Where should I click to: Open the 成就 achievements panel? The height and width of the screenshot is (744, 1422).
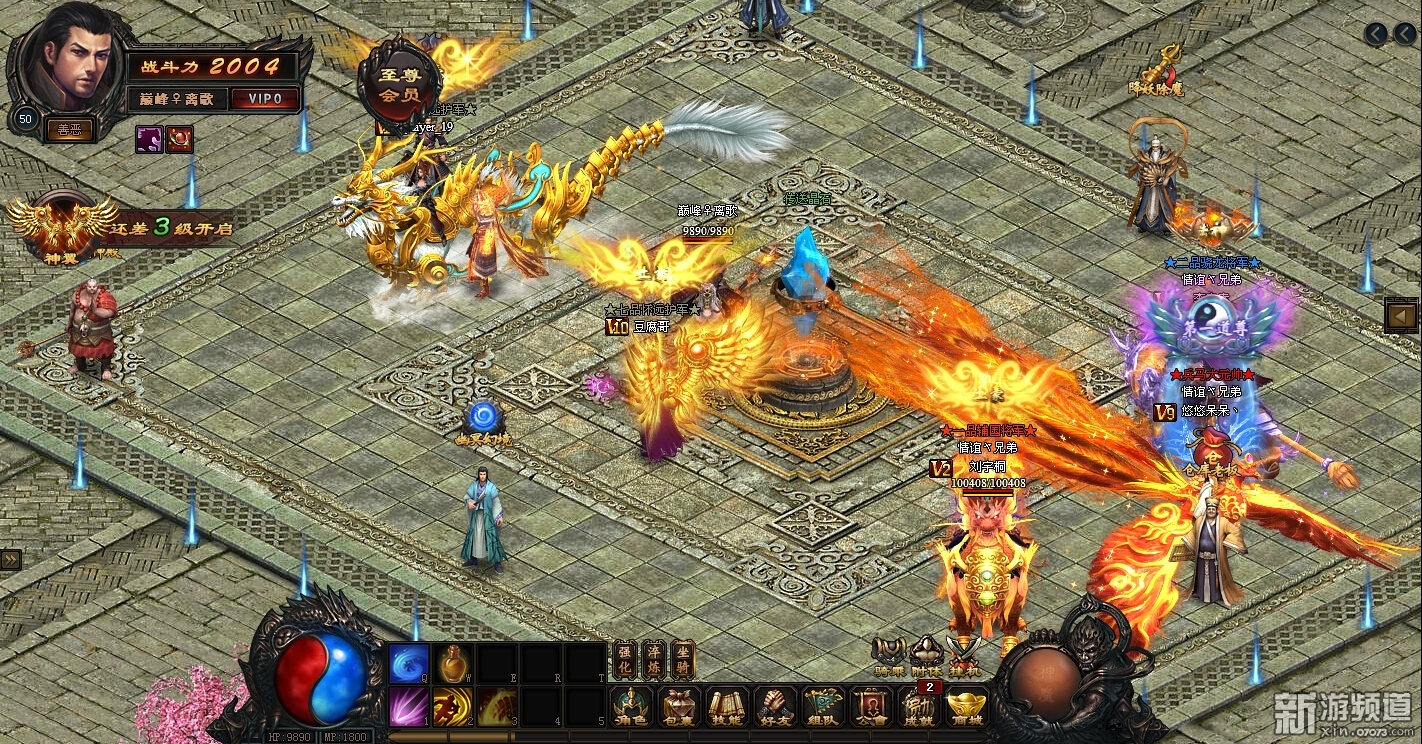[919, 705]
